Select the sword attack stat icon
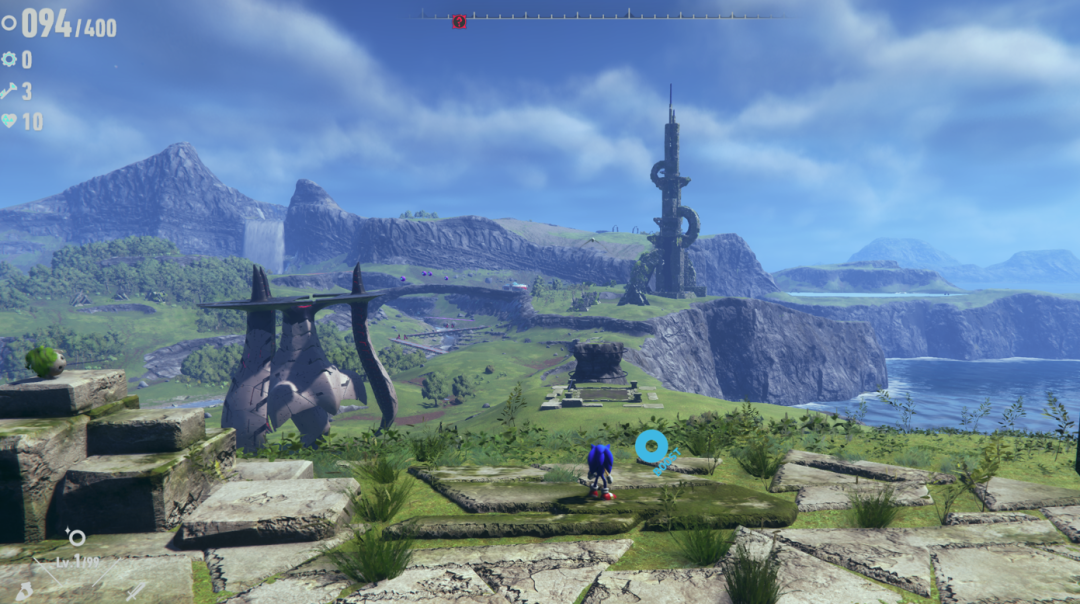The width and height of the screenshot is (1080, 604). 136,590
